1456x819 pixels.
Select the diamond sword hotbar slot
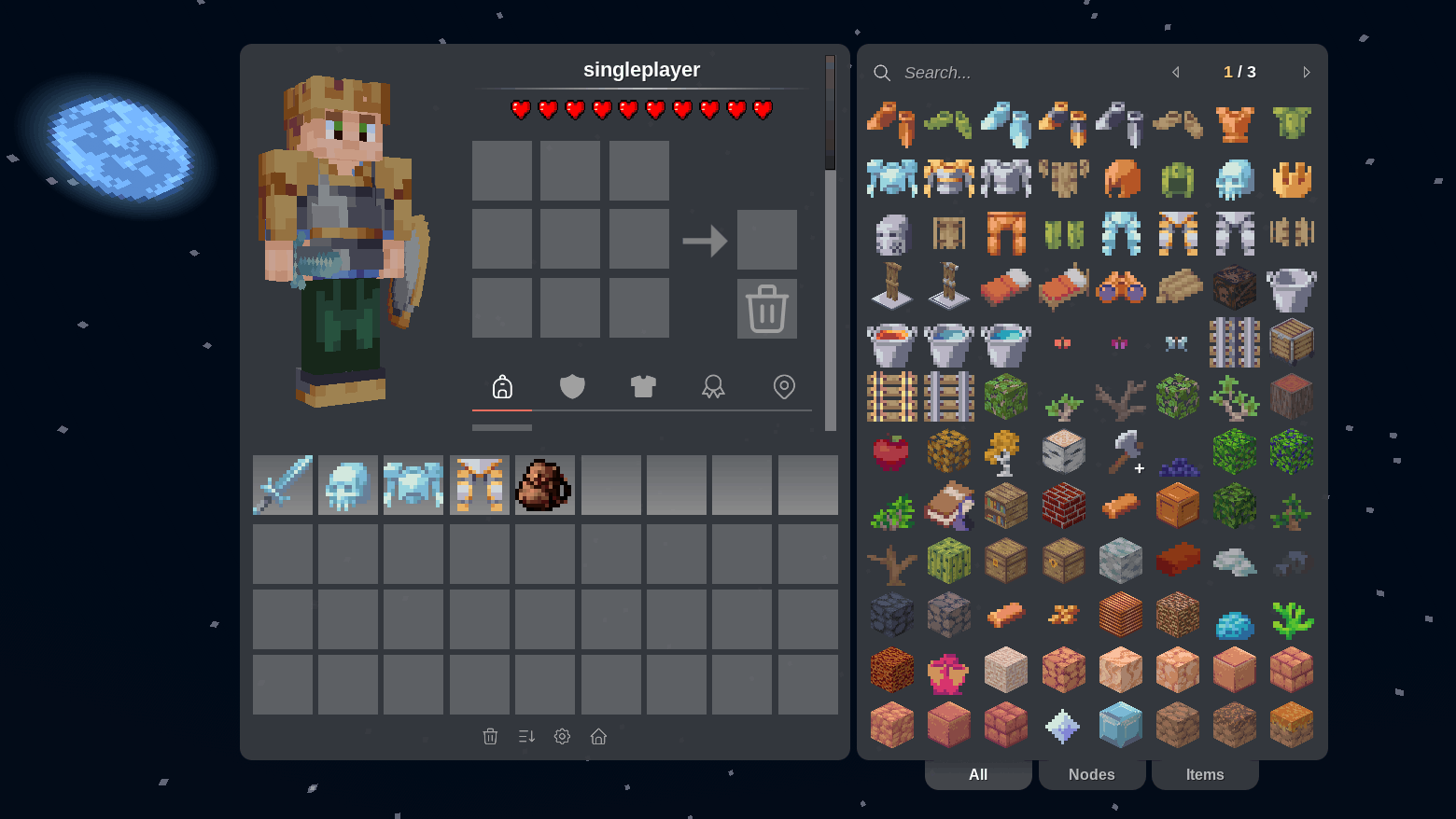pyautogui.click(x=283, y=485)
